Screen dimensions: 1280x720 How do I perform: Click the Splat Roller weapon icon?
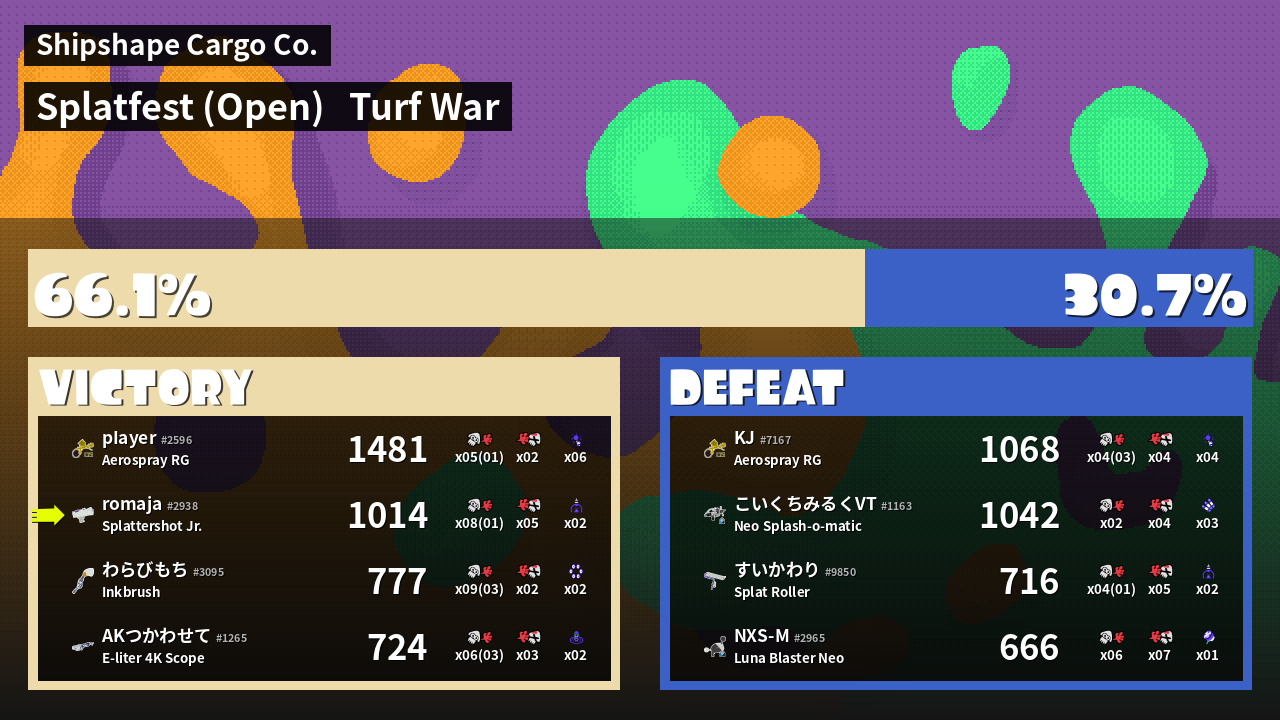click(714, 581)
